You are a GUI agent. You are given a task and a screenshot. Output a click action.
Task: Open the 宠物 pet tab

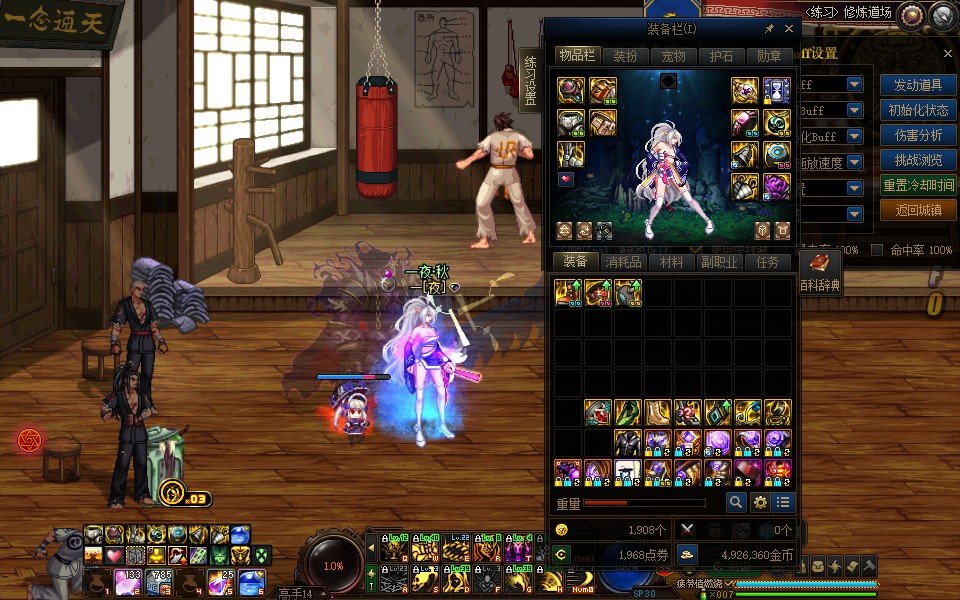(x=673, y=56)
